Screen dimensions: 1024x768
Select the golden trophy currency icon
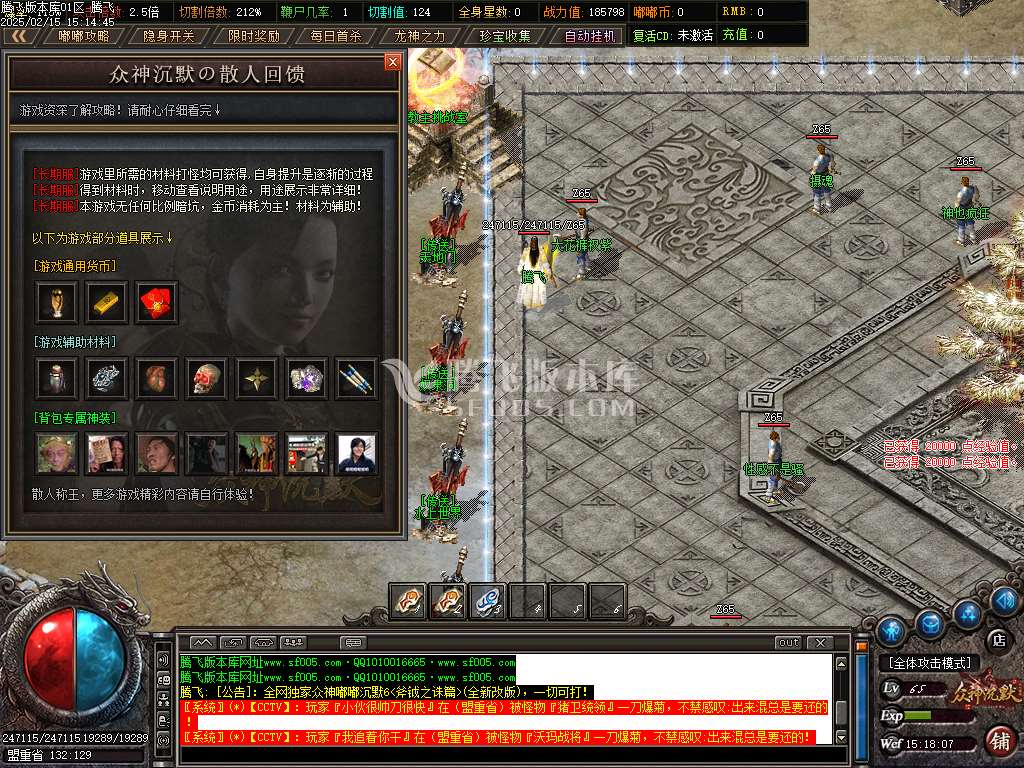(x=56, y=302)
